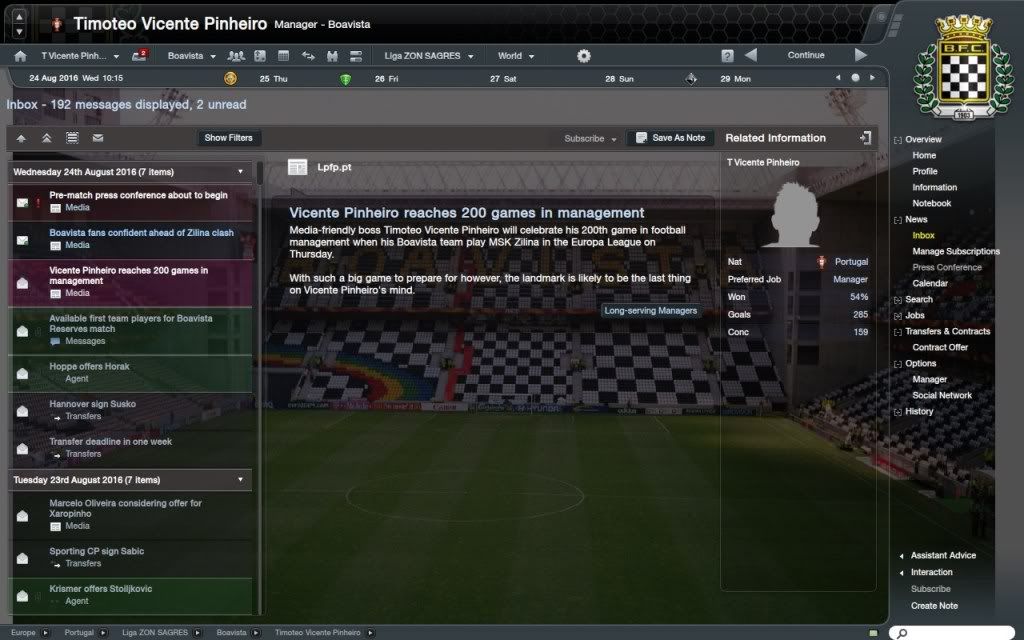
Task: Open the Show Filters options
Action: [x=228, y=138]
